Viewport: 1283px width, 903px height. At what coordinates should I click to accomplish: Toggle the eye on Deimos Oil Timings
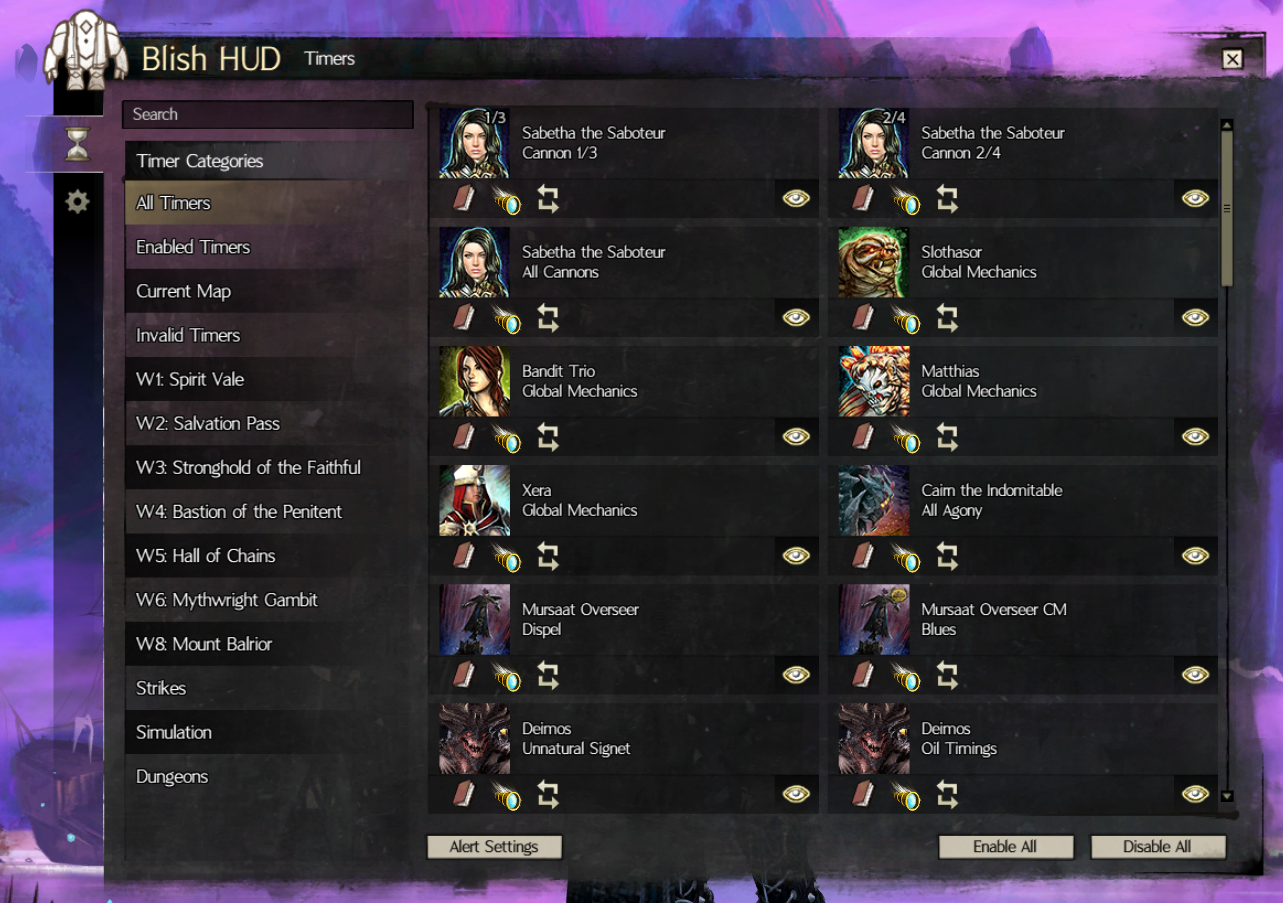(x=1194, y=793)
